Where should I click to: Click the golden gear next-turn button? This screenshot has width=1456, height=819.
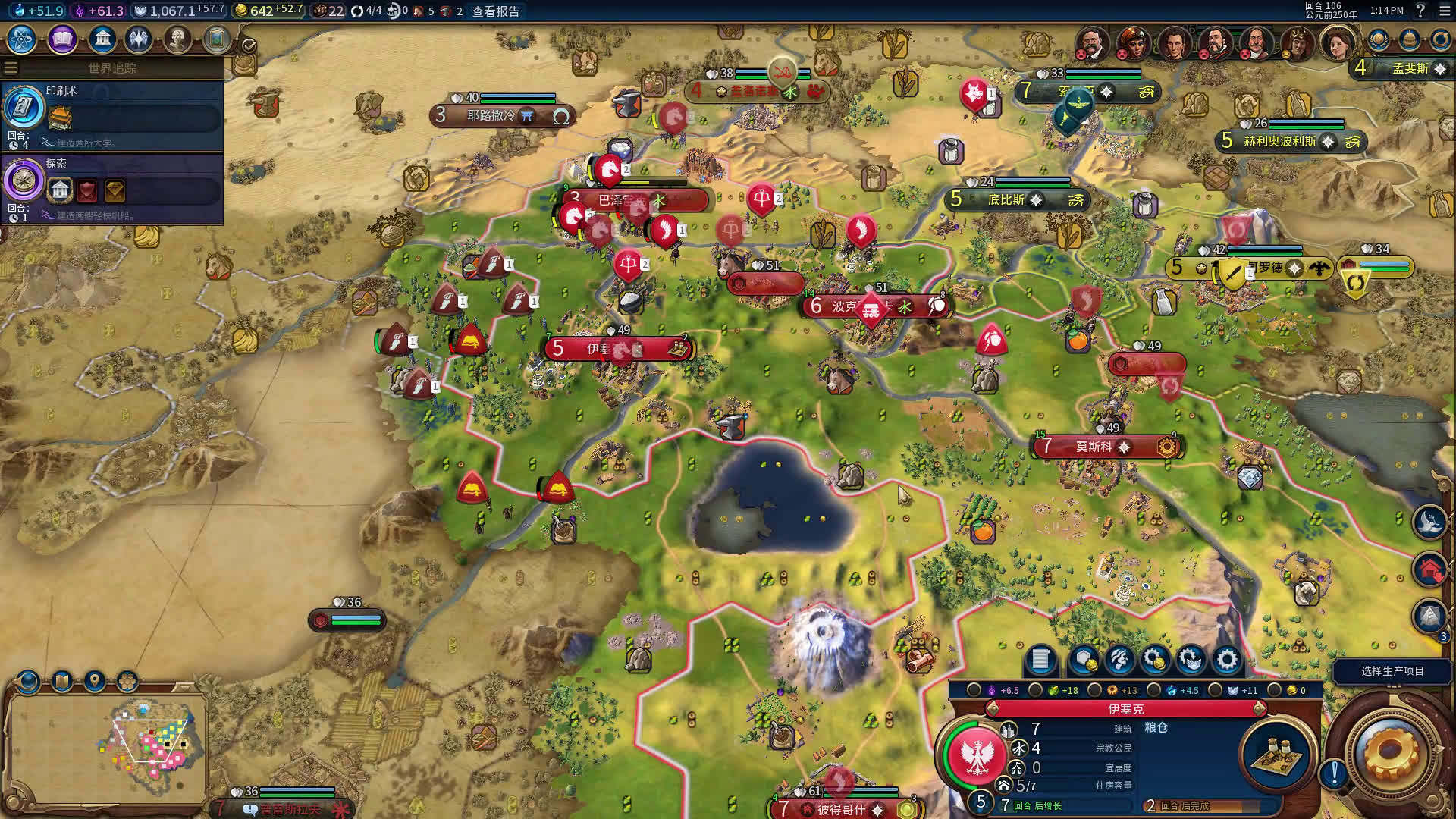pyautogui.click(x=1391, y=752)
